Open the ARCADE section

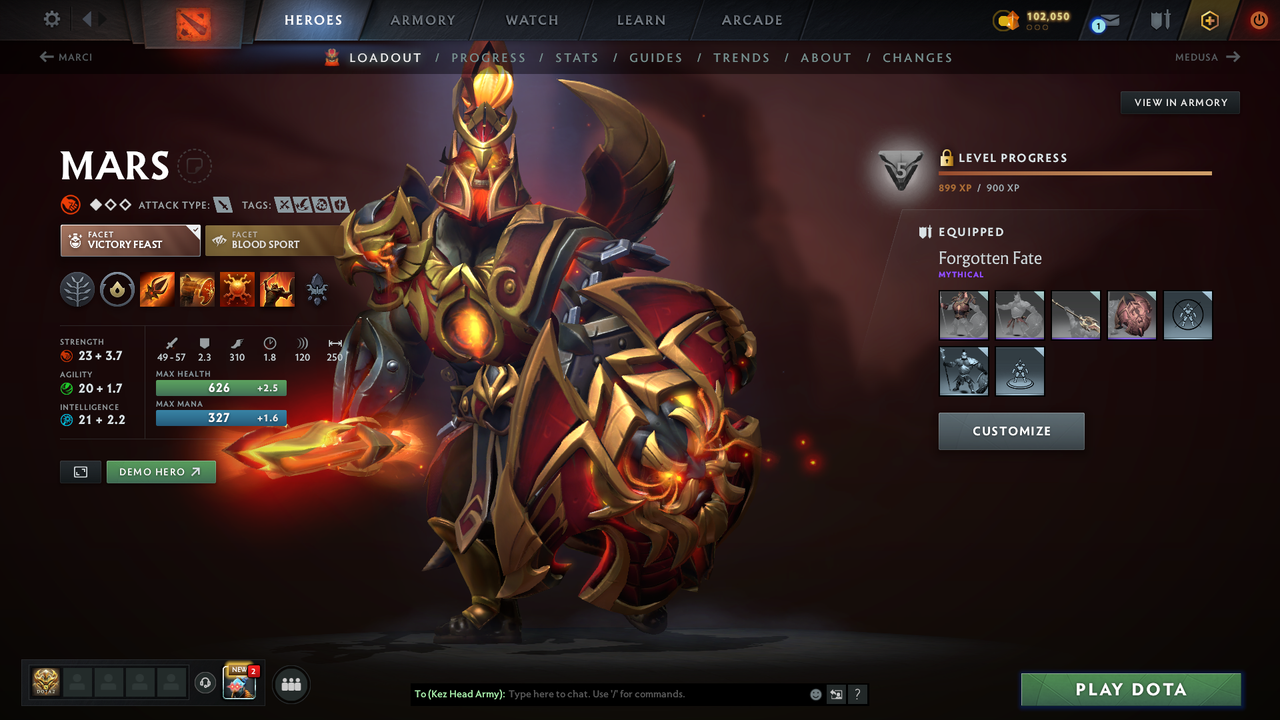coord(751,20)
